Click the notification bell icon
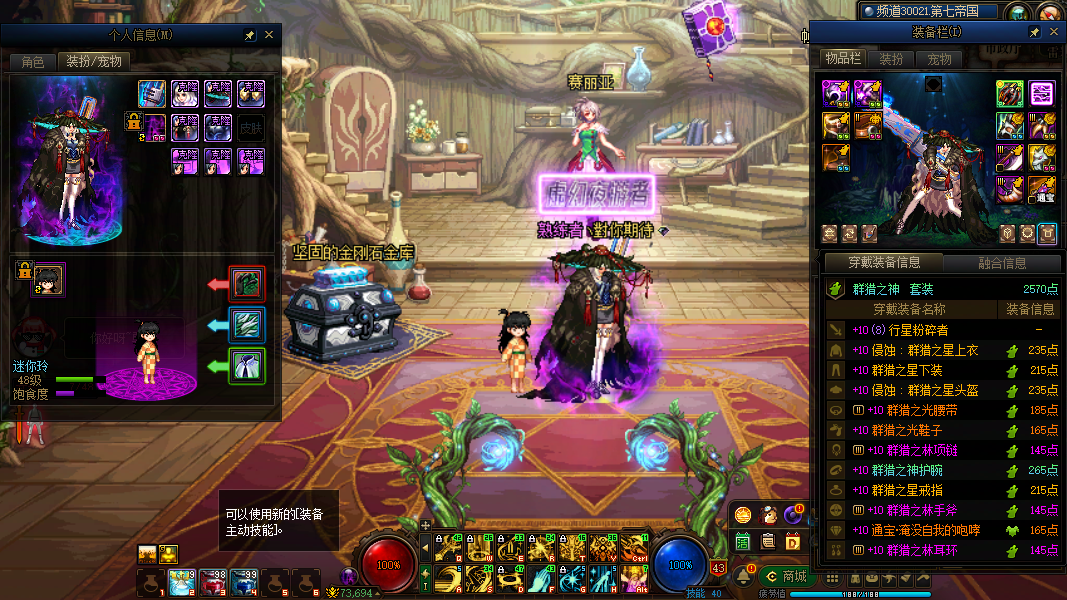 click(743, 576)
